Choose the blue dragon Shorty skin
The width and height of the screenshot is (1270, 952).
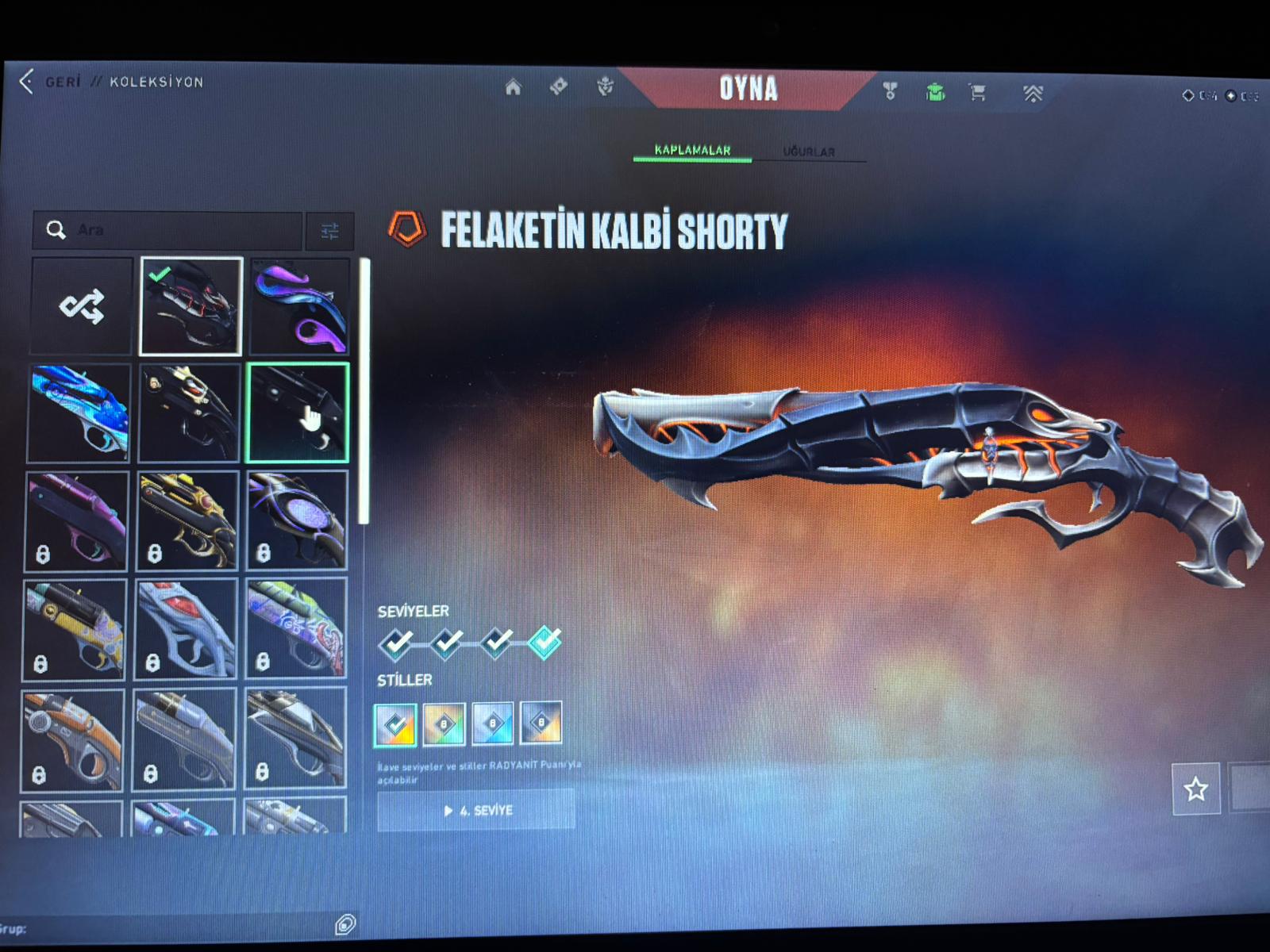[79, 413]
